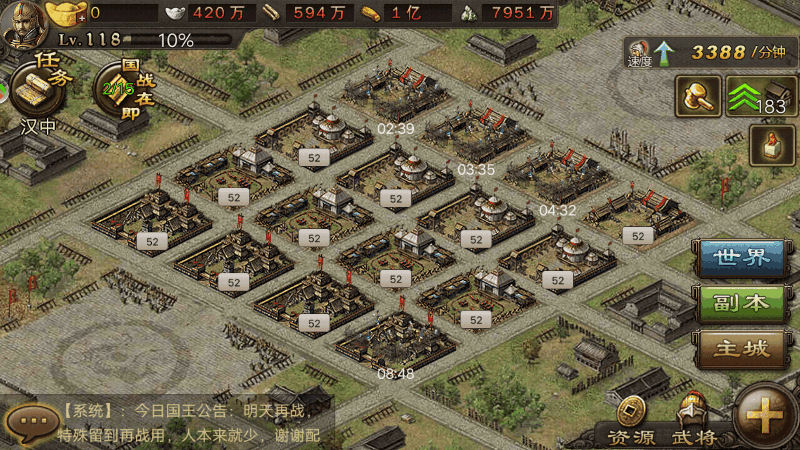Tap the 速度 recruitment speed boost panel
The width and height of the screenshot is (800, 450).
[708, 52]
